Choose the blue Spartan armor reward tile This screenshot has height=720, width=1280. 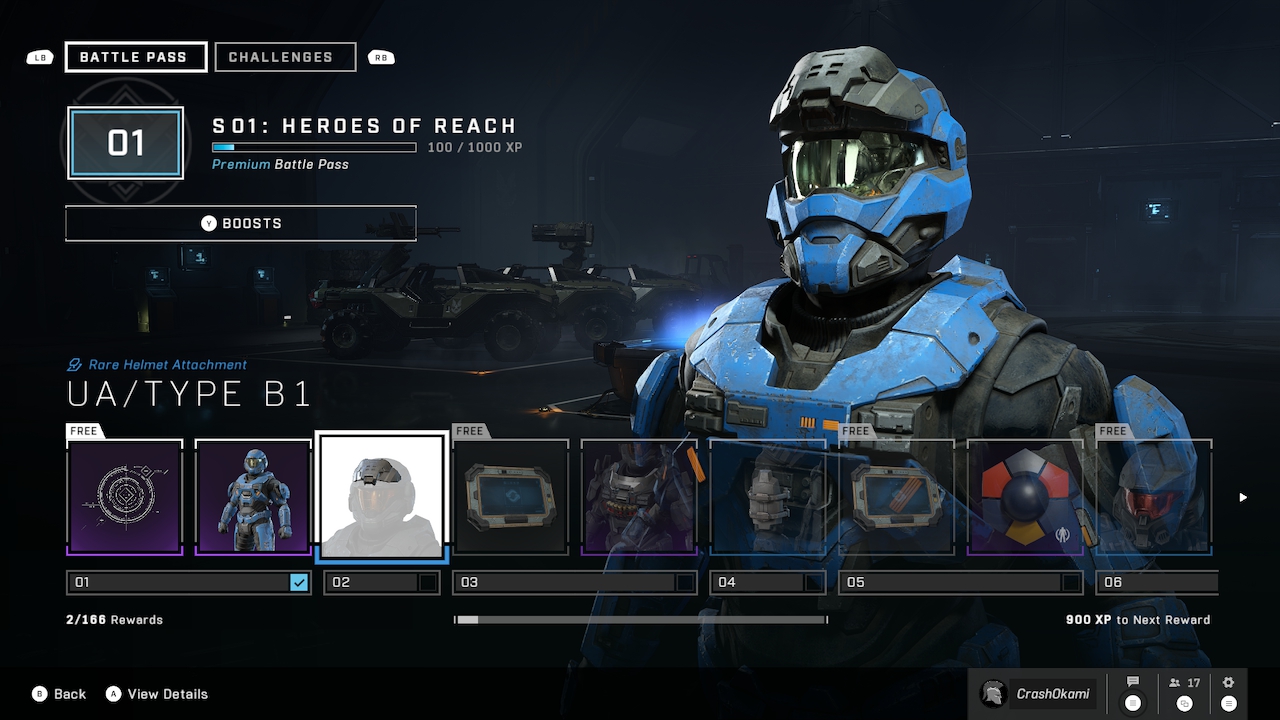[x=253, y=497]
